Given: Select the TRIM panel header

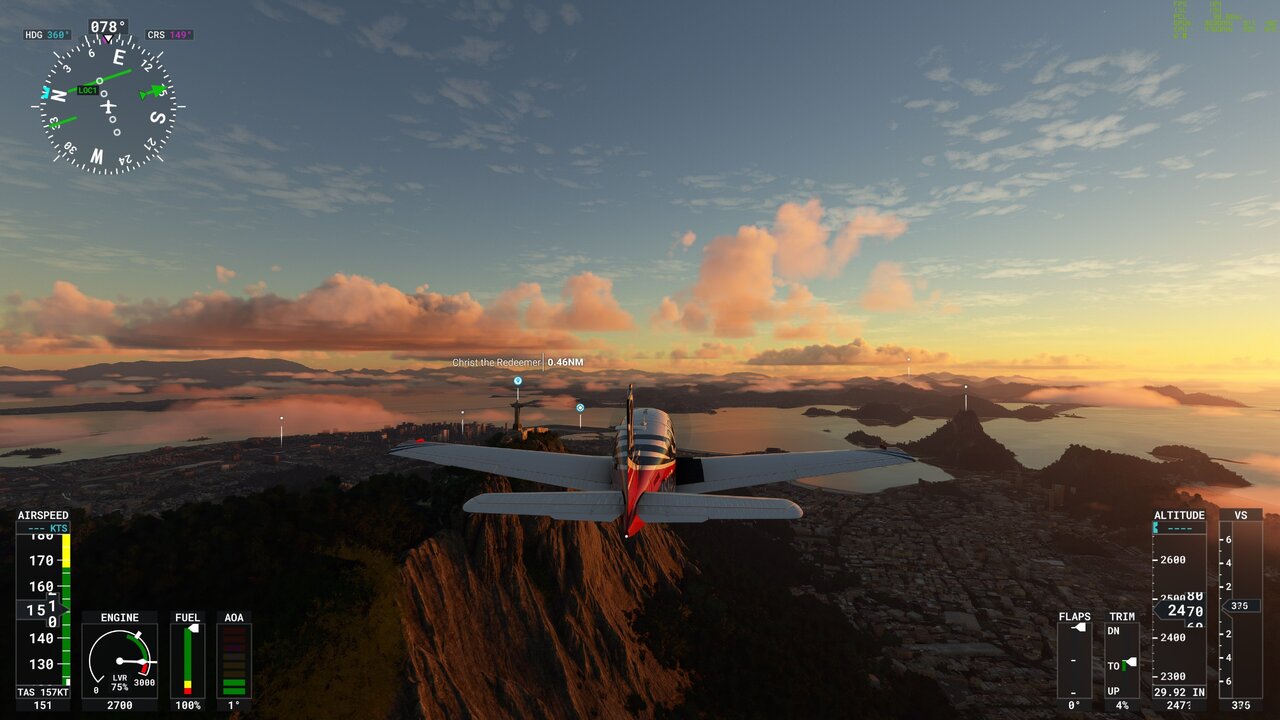Looking at the screenshot, I should click(1121, 617).
